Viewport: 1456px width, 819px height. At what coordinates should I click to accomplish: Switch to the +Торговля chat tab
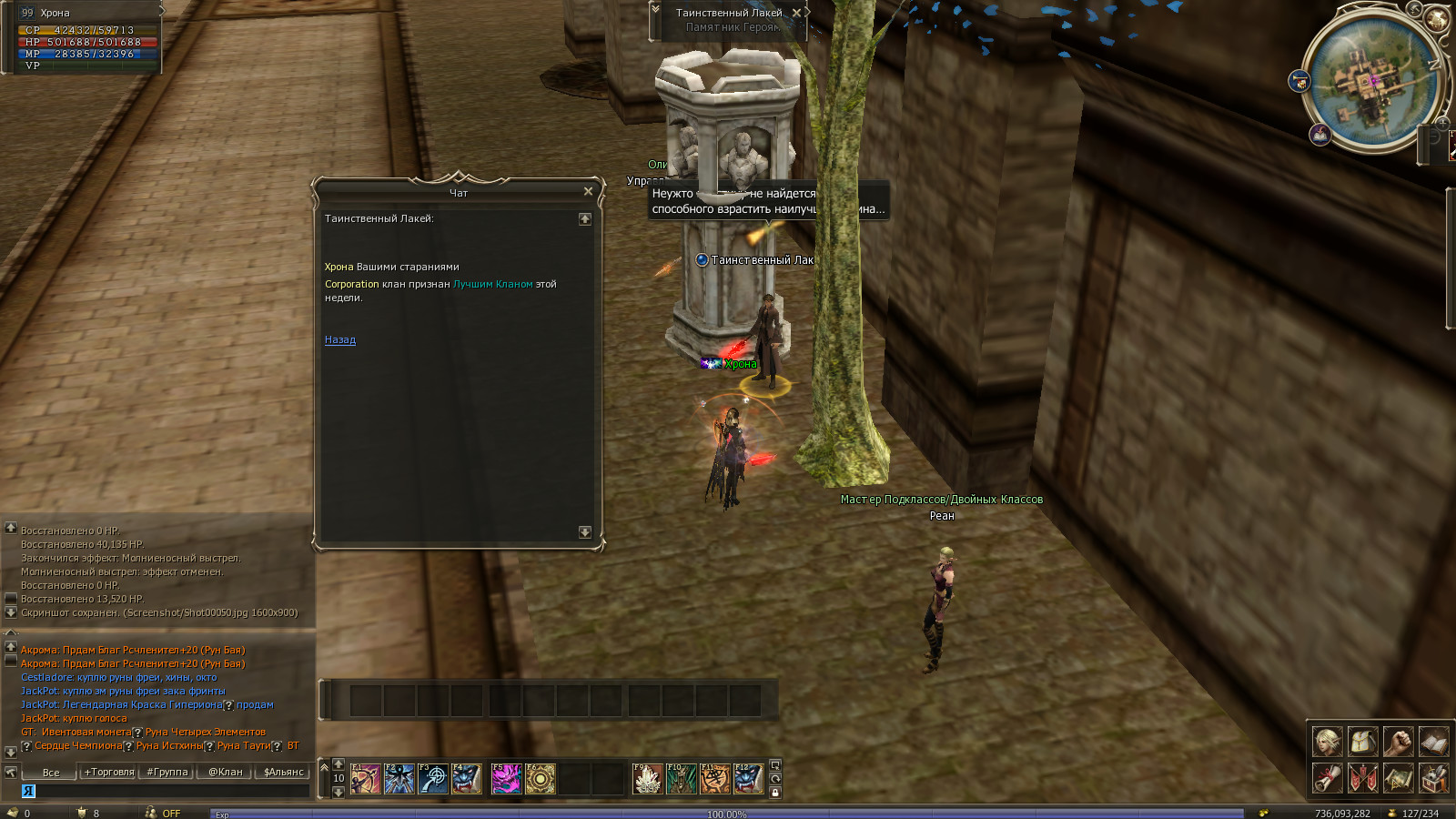point(109,772)
